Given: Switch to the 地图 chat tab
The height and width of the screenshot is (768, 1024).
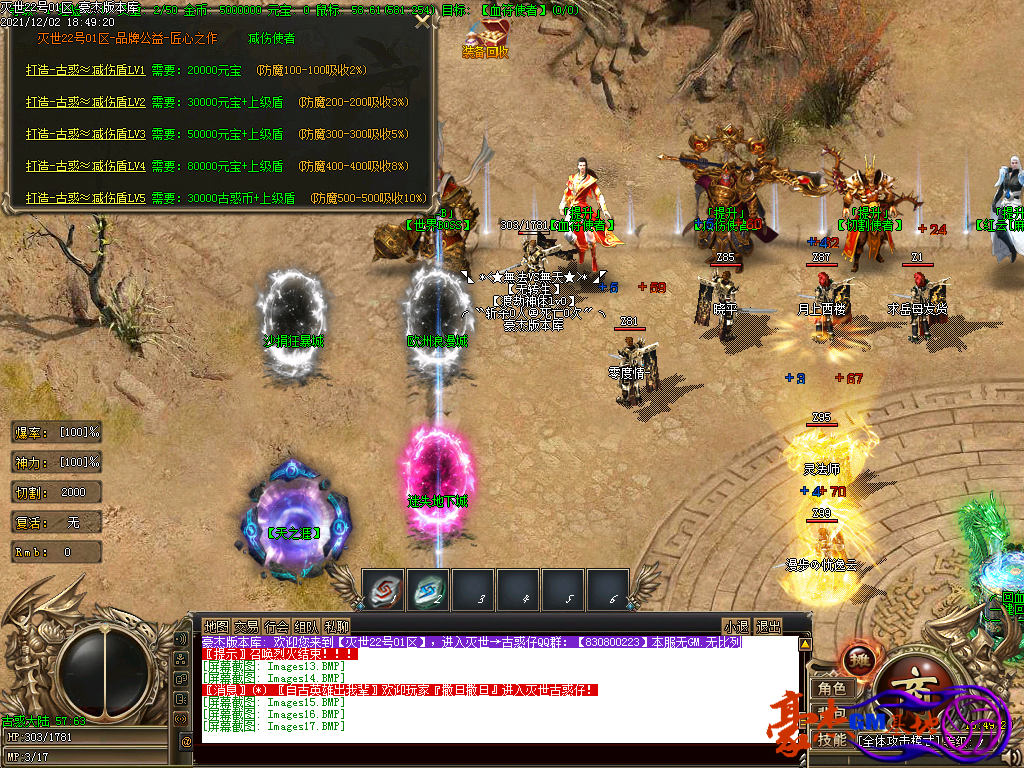Looking at the screenshot, I should [x=216, y=626].
